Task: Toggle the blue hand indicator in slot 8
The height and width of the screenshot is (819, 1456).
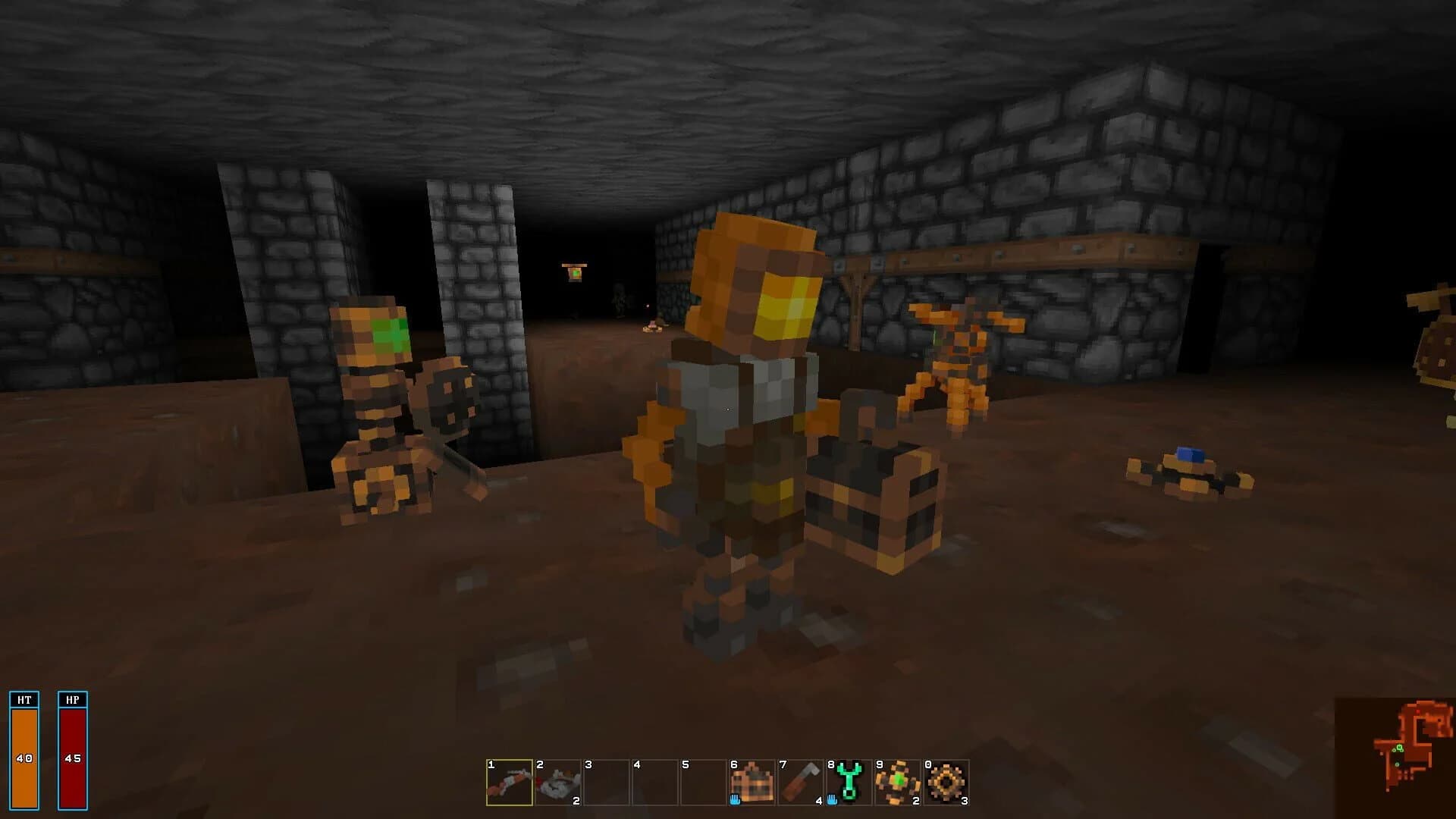Action: (x=831, y=802)
